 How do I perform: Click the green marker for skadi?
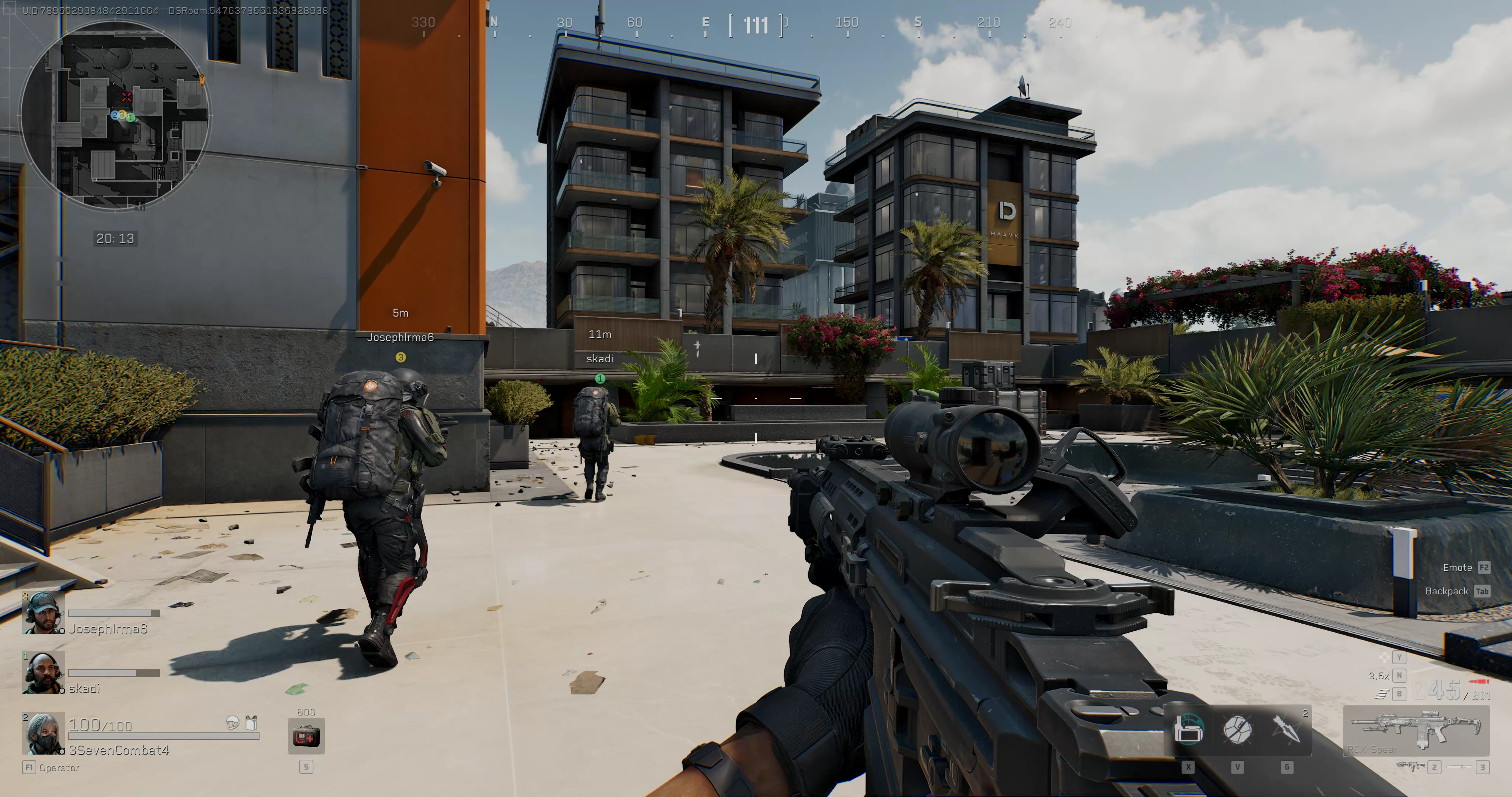[600, 379]
